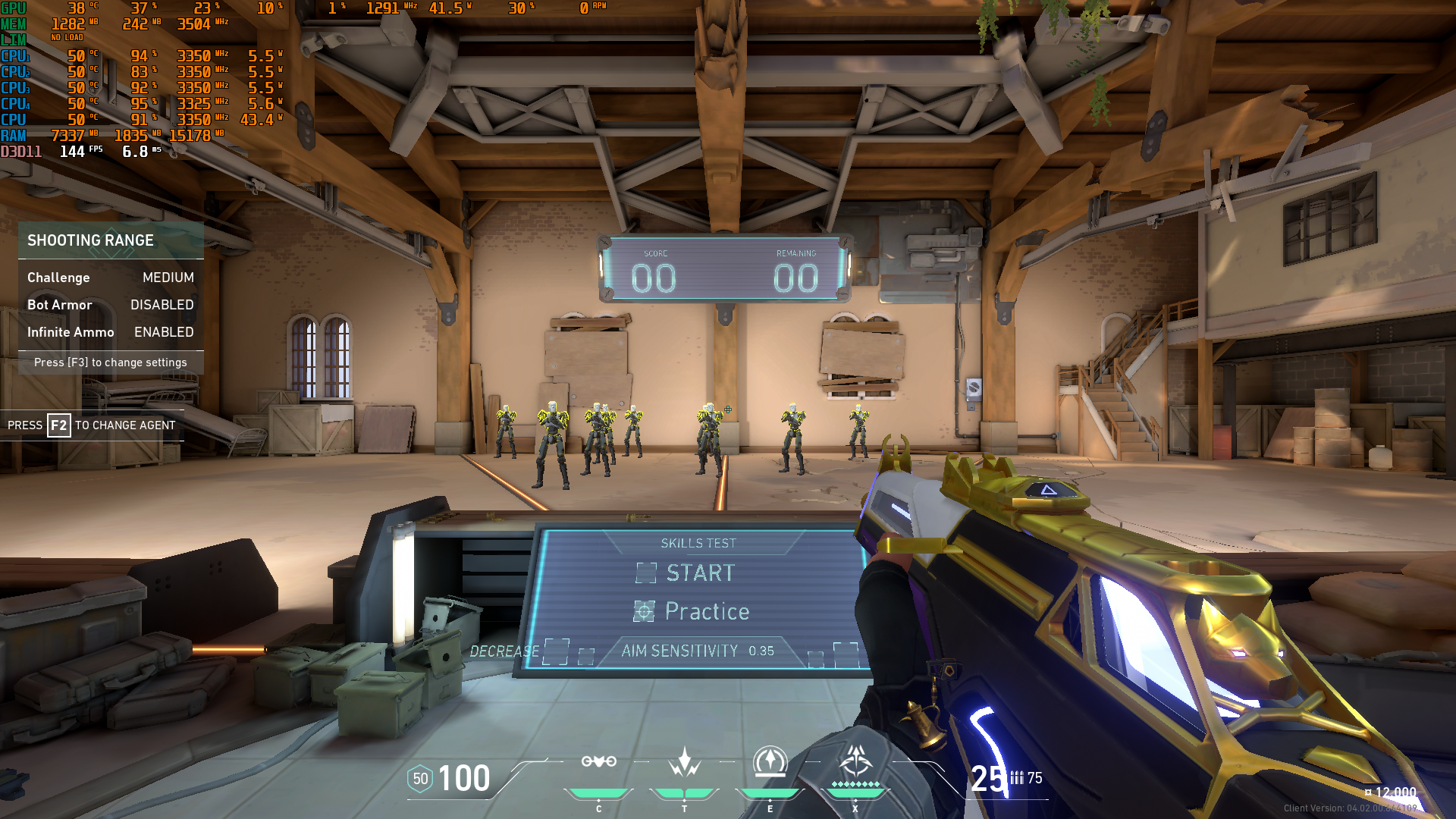The height and width of the screenshot is (819, 1456).
Task: Select the chained-orbs ability icon above C
Action: coord(598,761)
